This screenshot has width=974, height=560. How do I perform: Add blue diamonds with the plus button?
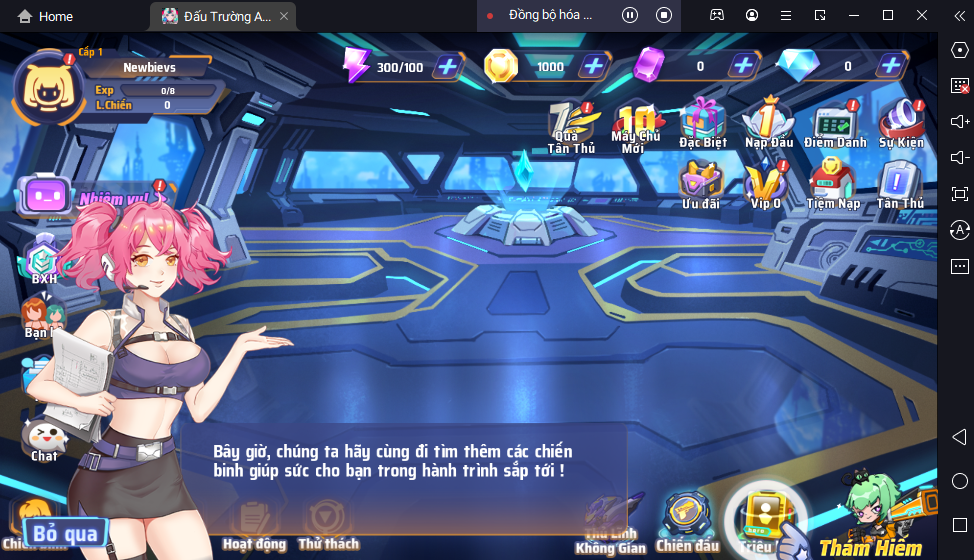click(x=890, y=67)
